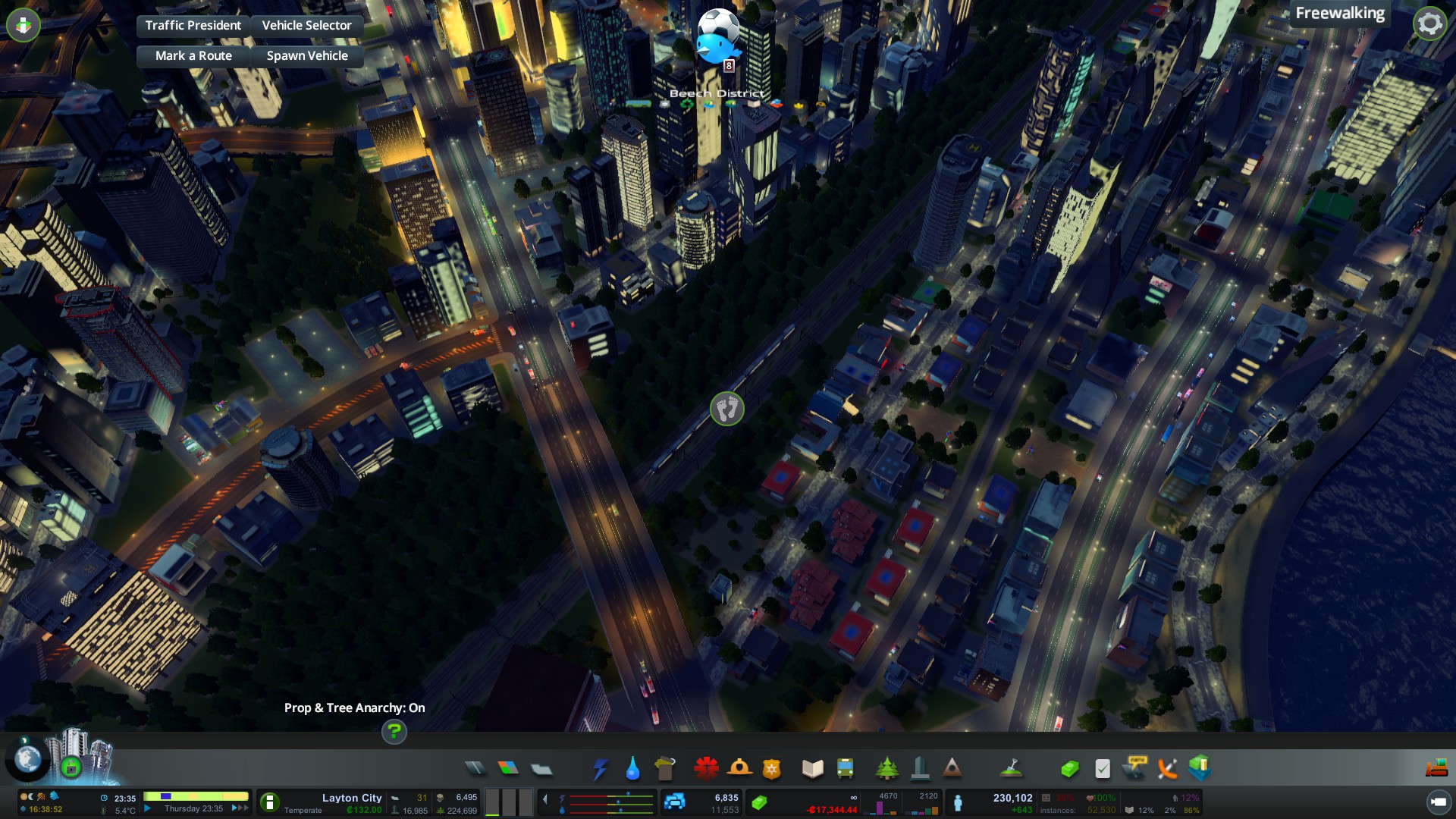This screenshot has width=1456, height=819.
Task: Open Parks and trees decoration menu
Action: 886,769
